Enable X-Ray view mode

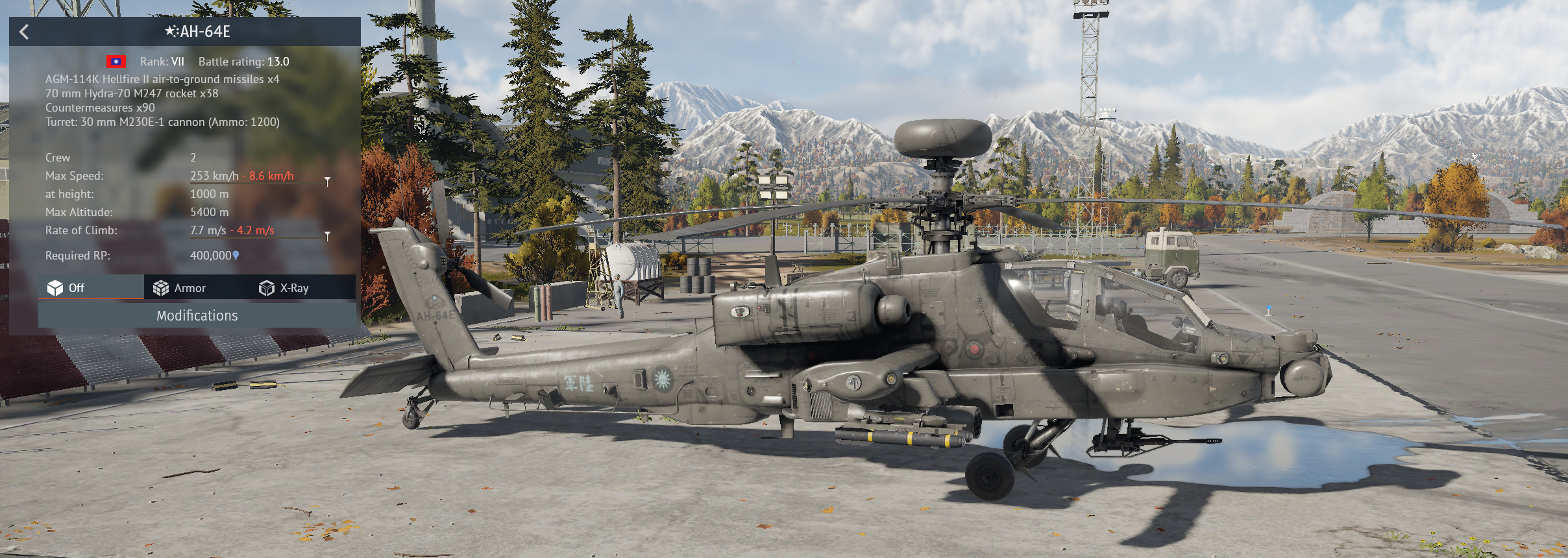tap(284, 288)
